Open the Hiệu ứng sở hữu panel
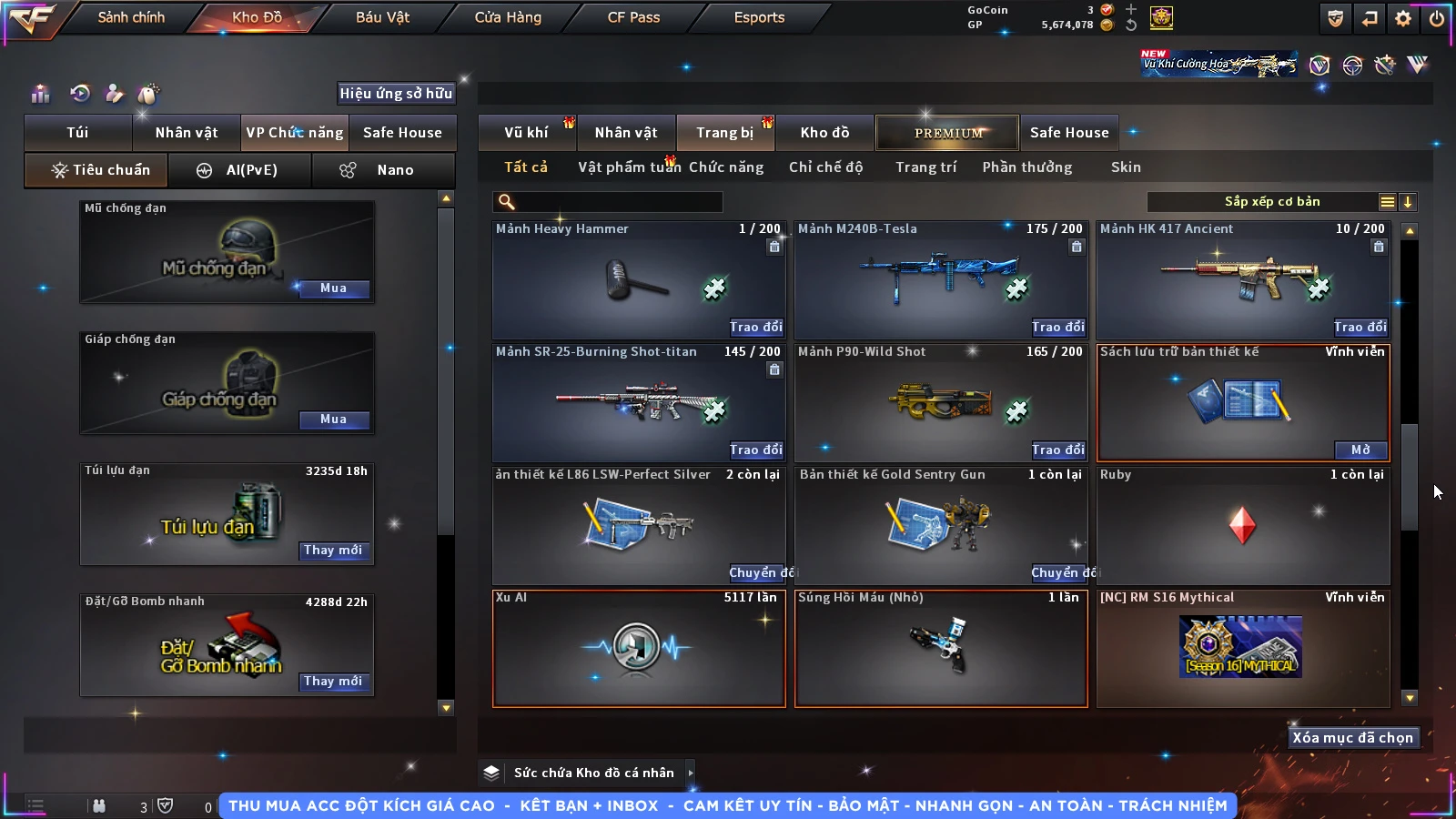 click(x=396, y=93)
